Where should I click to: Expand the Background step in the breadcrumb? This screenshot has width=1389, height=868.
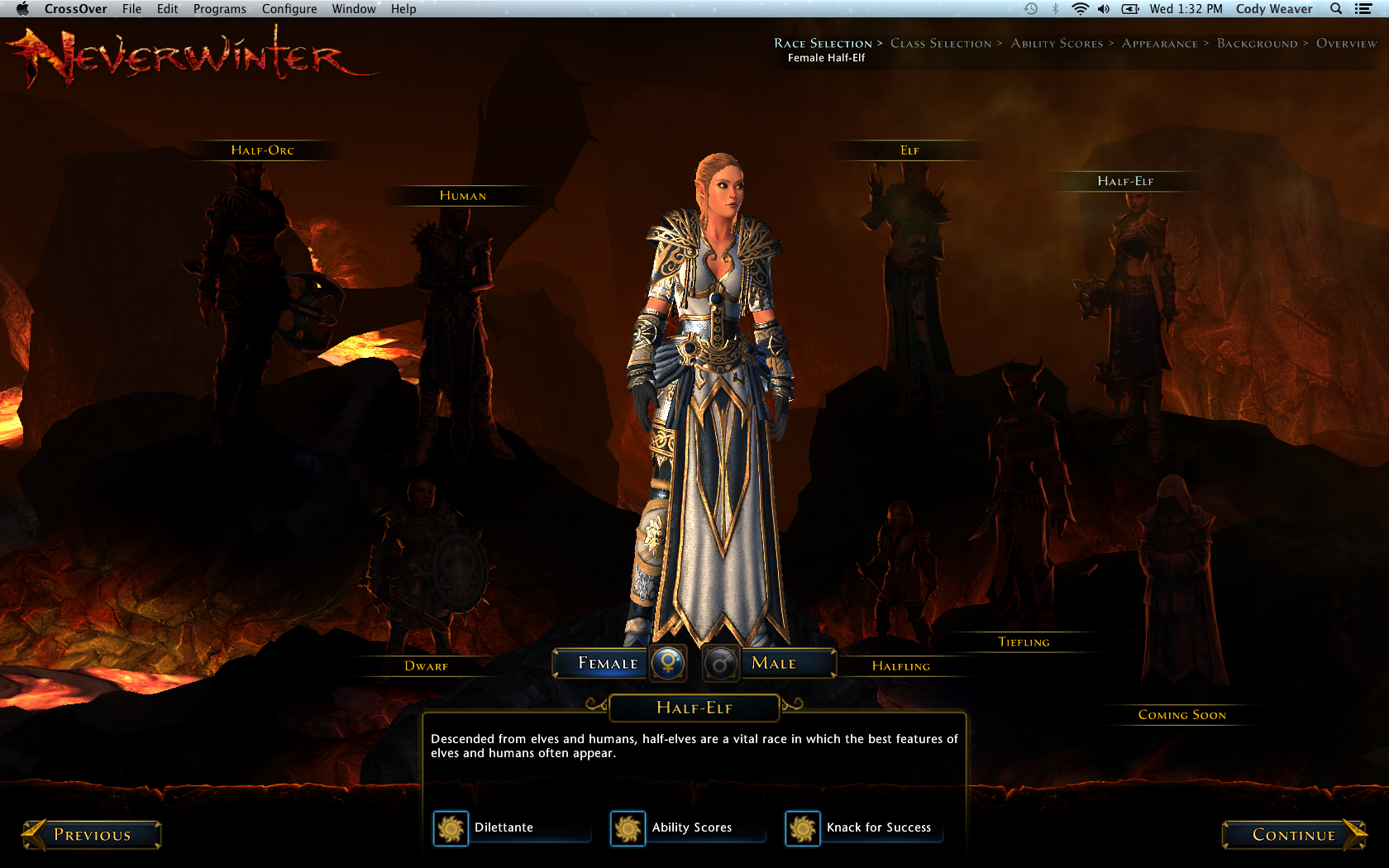point(1256,43)
